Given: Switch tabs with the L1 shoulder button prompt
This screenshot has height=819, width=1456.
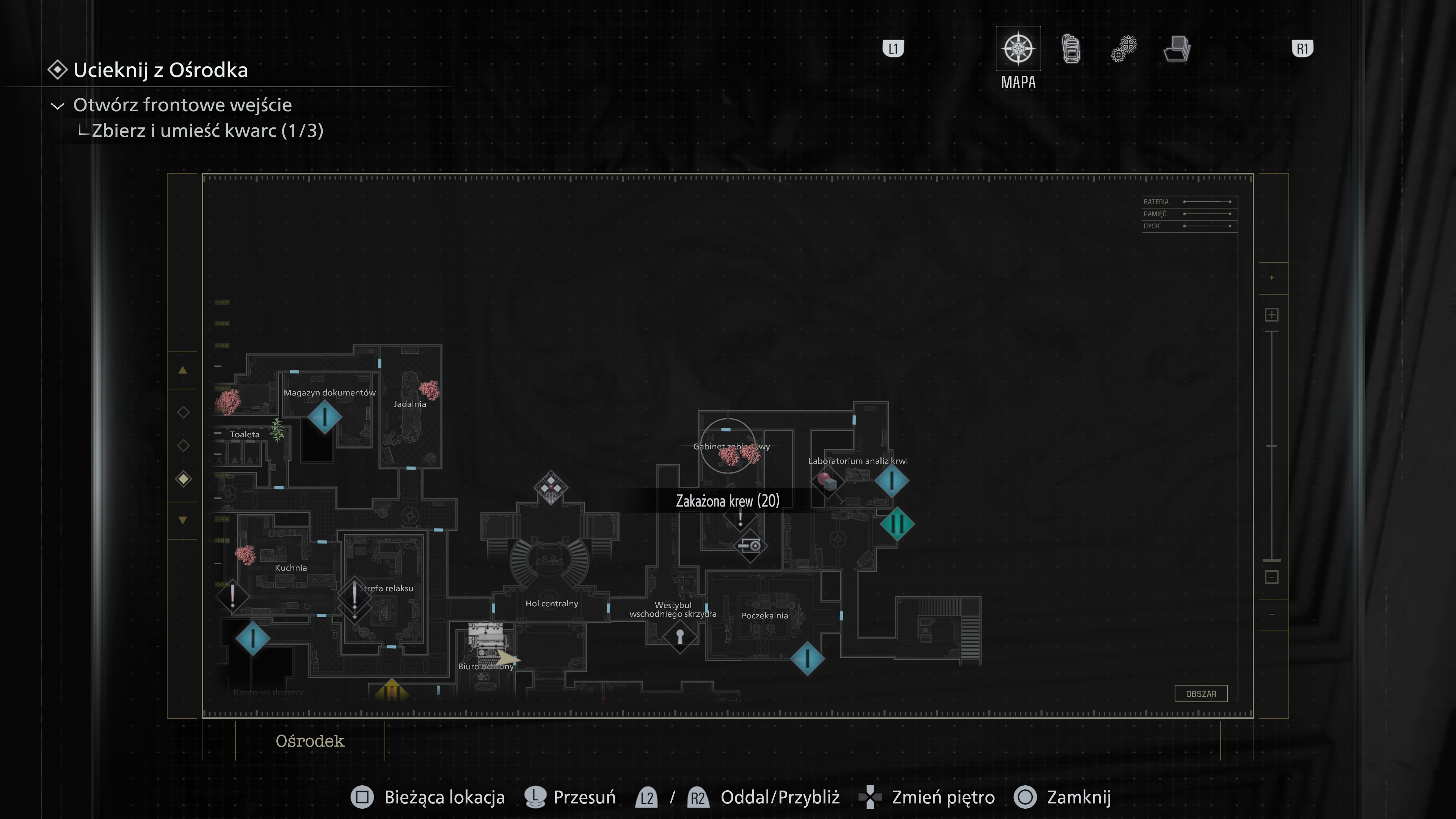Looking at the screenshot, I should [894, 49].
